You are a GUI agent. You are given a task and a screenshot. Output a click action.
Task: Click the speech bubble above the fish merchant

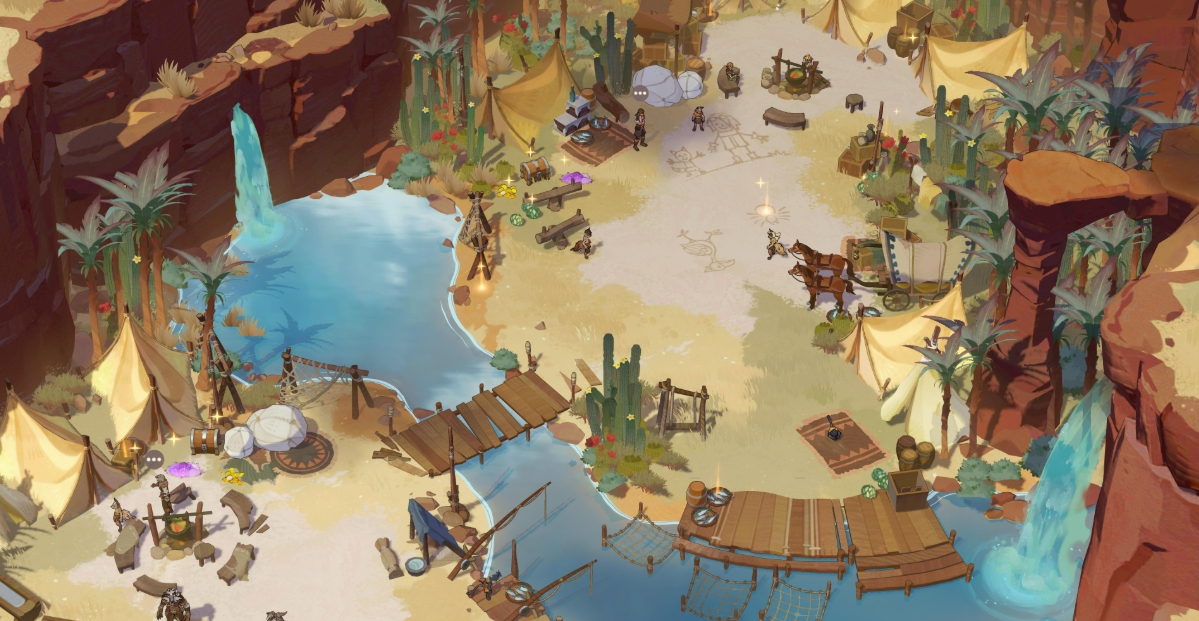pyautogui.click(x=640, y=92)
